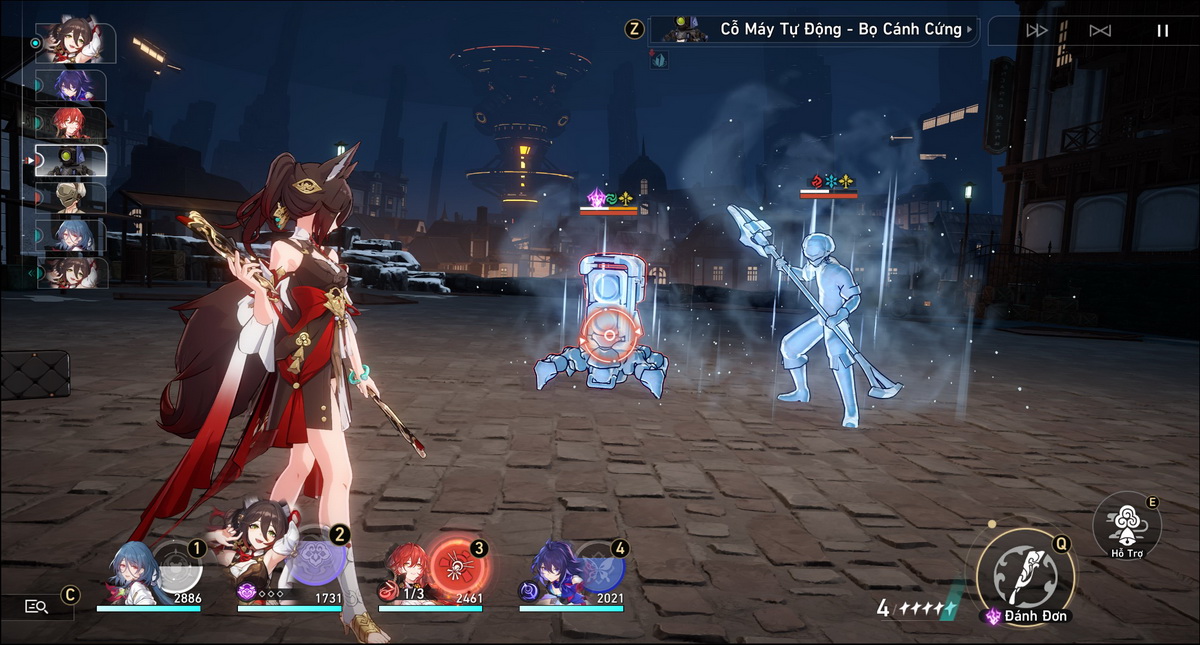This screenshot has height=645, width=1200.
Task: Toggle auto-battle mode
Action: click(1100, 30)
